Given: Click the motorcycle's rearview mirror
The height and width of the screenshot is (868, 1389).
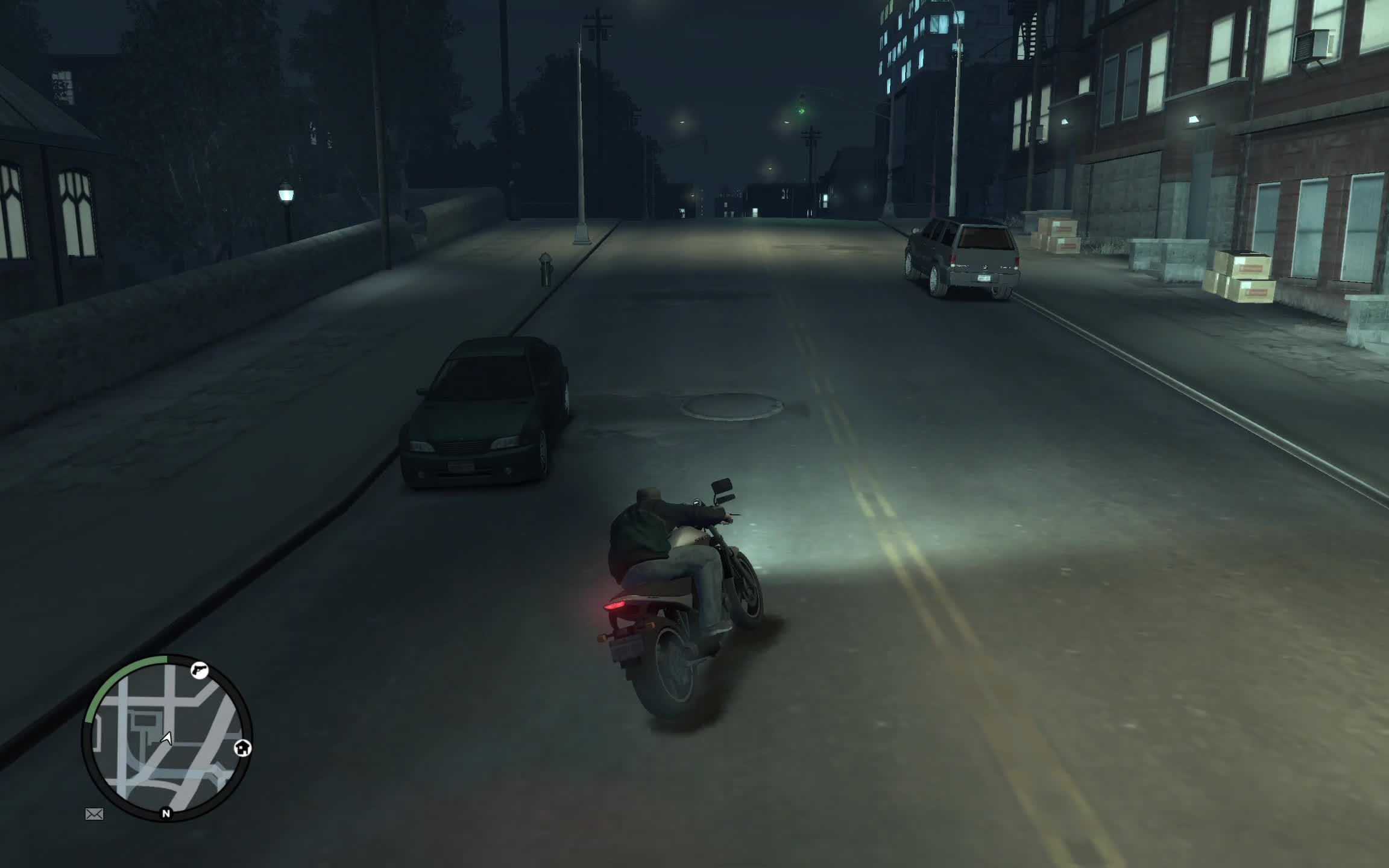Looking at the screenshot, I should (722, 484).
